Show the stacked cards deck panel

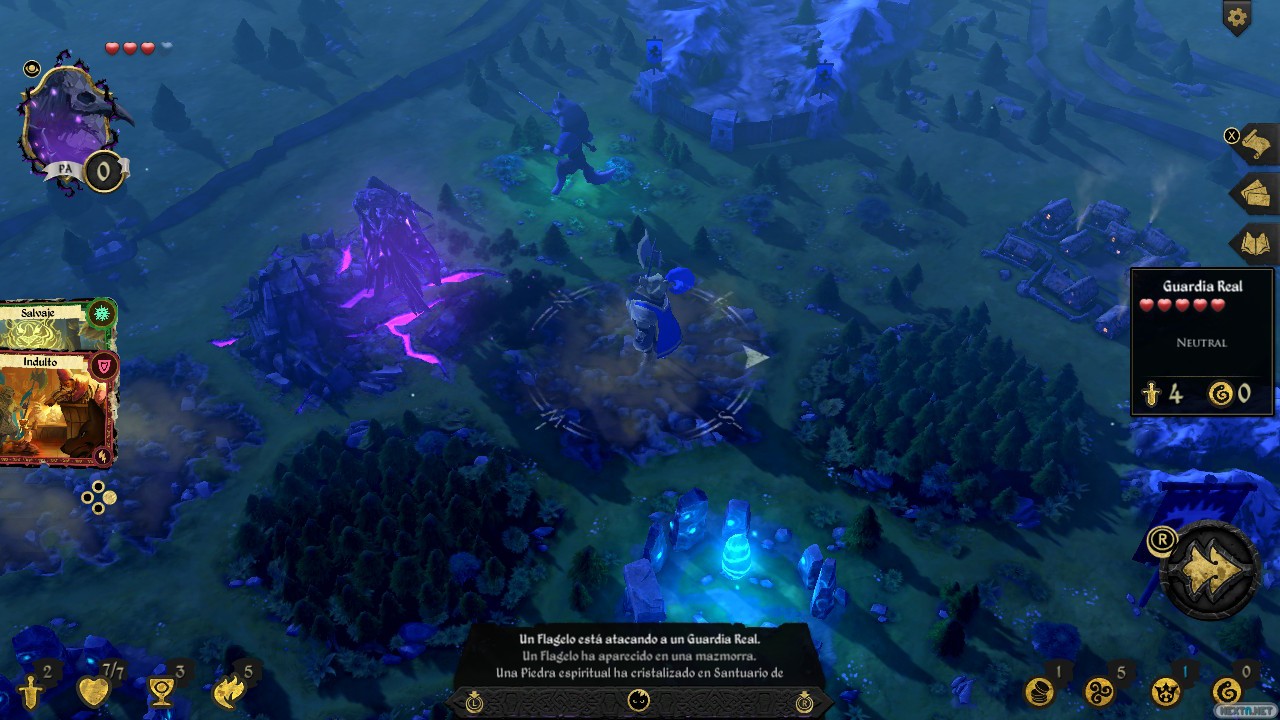point(1255,193)
